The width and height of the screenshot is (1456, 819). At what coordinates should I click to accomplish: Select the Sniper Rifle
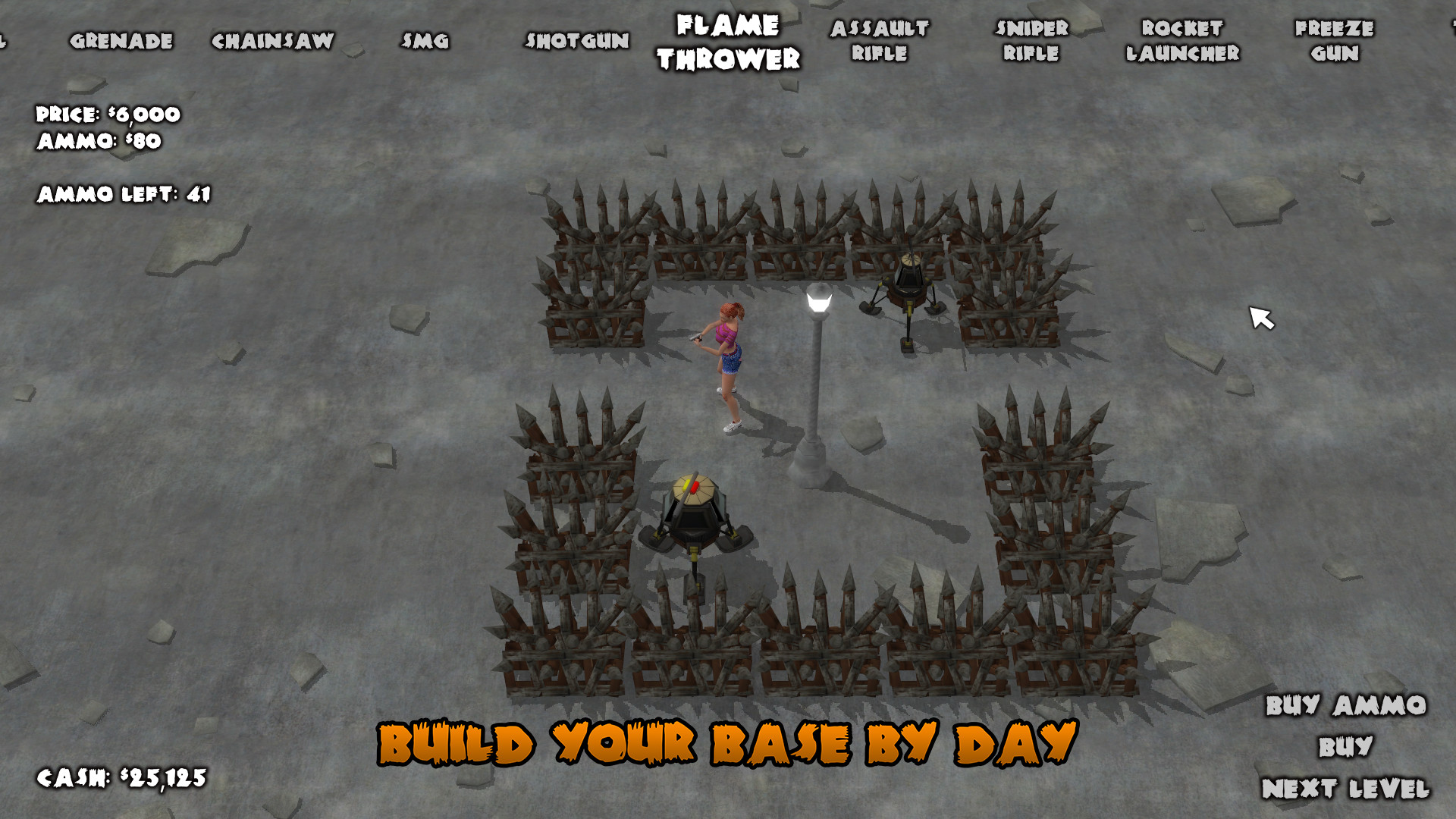click(x=1029, y=41)
